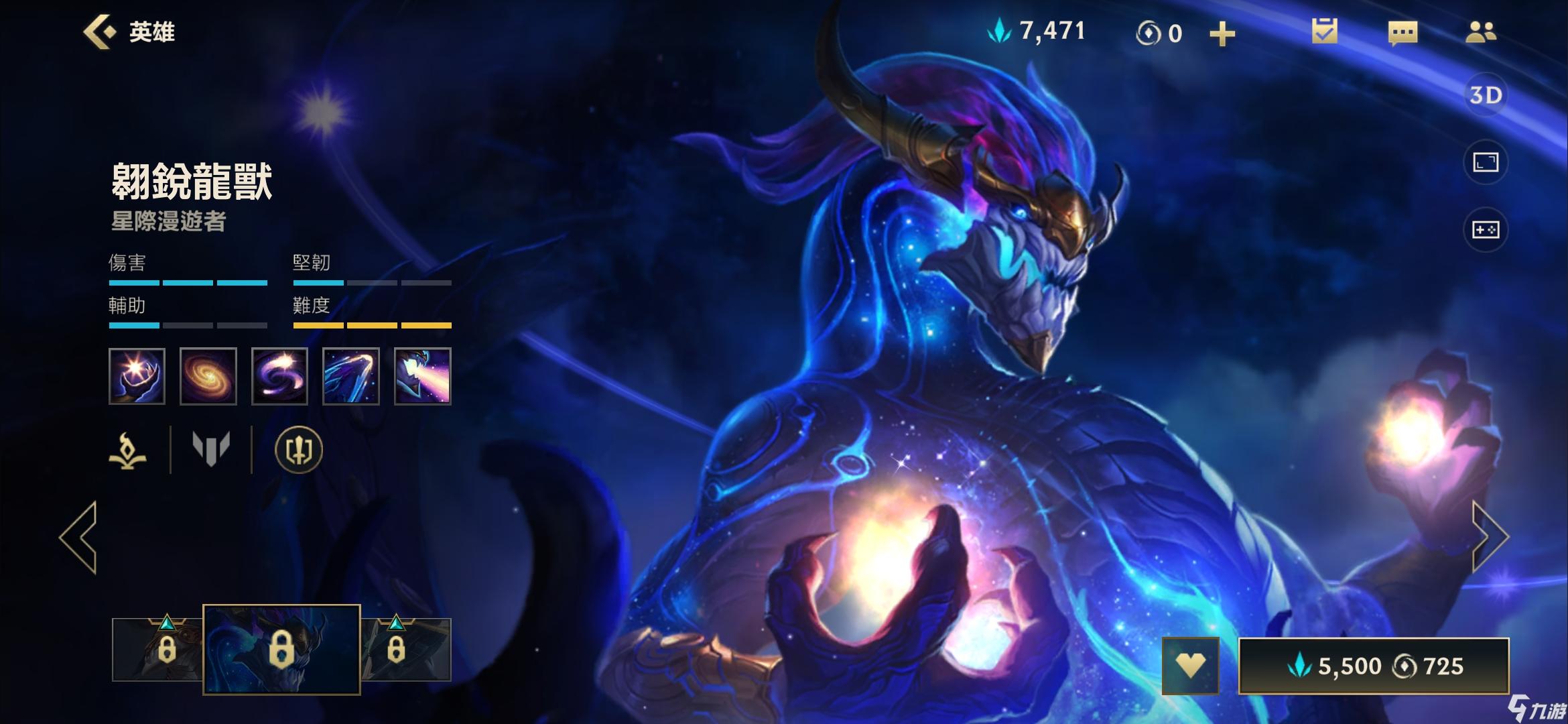Image resolution: width=1568 pixels, height=724 pixels.
Task: Open the friends list icon
Action: tap(1480, 32)
